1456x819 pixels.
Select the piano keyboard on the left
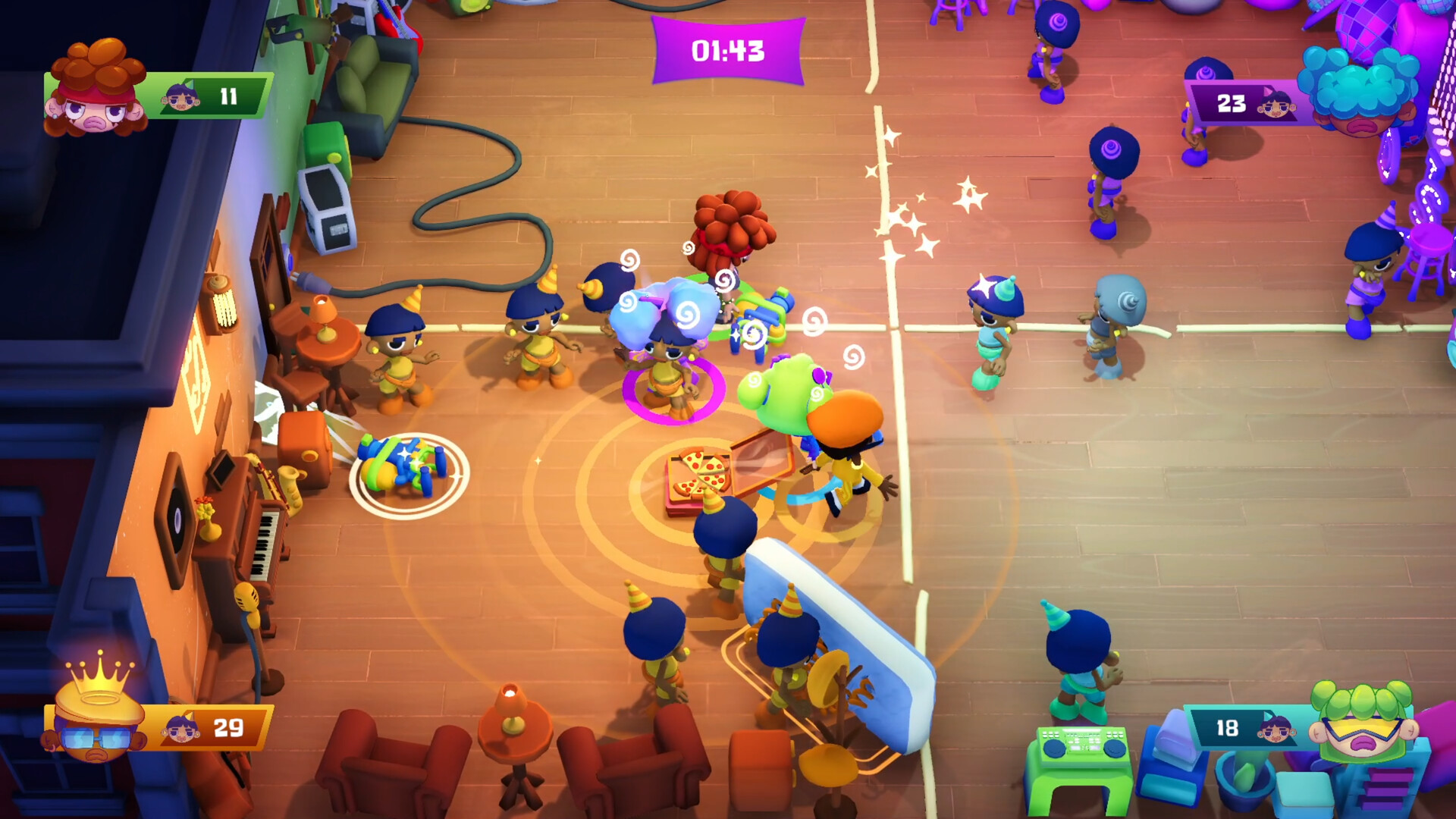pos(263,544)
